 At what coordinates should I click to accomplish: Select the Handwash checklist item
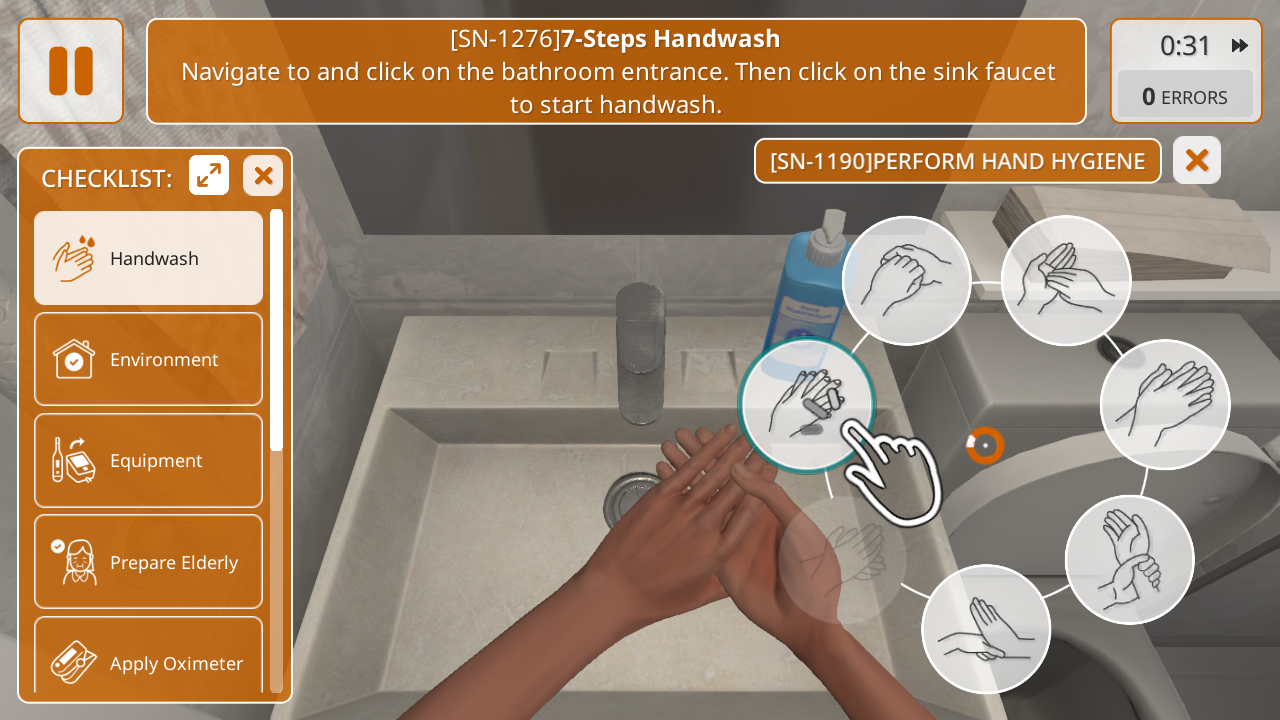(149, 258)
